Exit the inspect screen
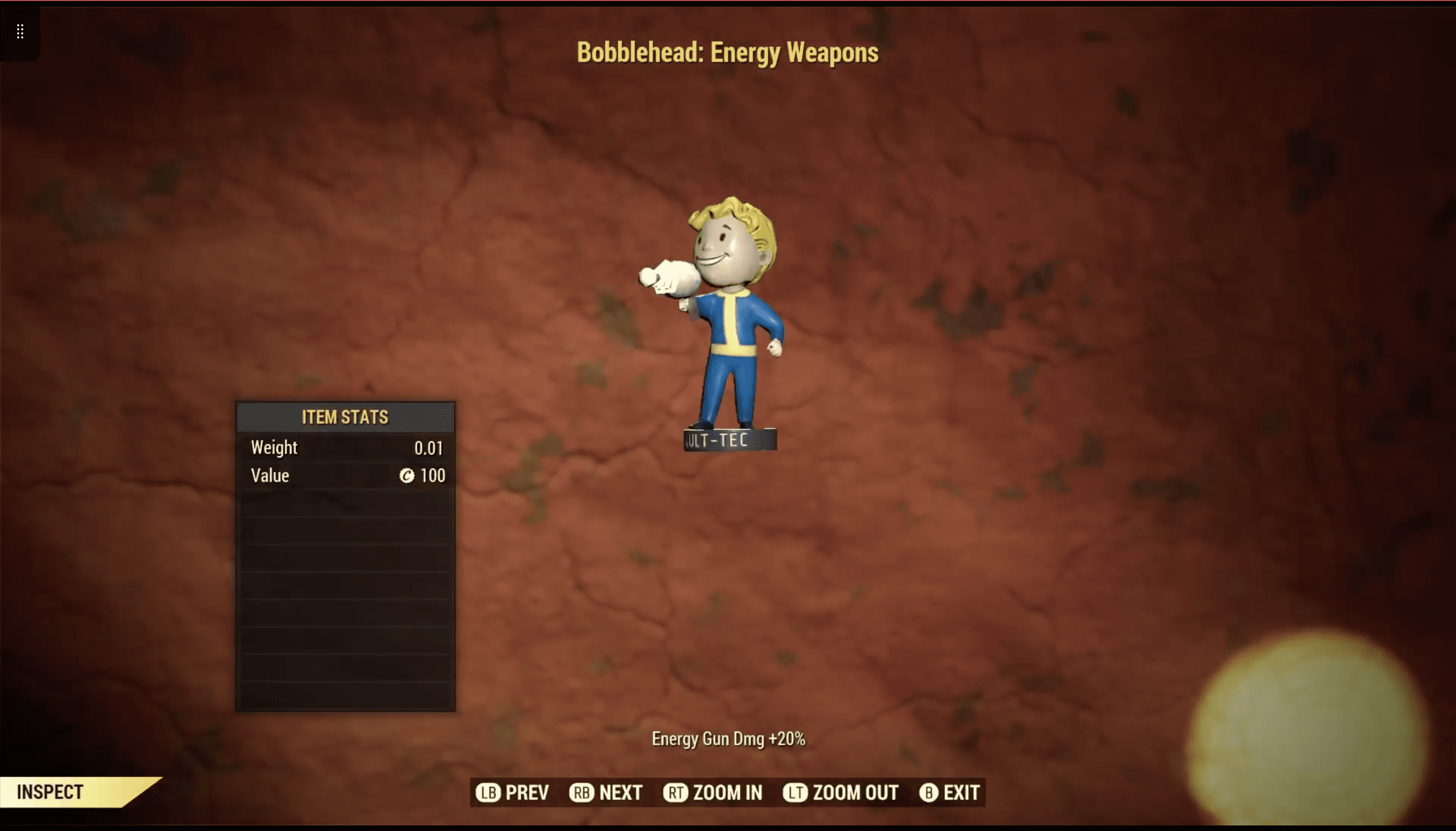The height and width of the screenshot is (831, 1456). (950, 792)
